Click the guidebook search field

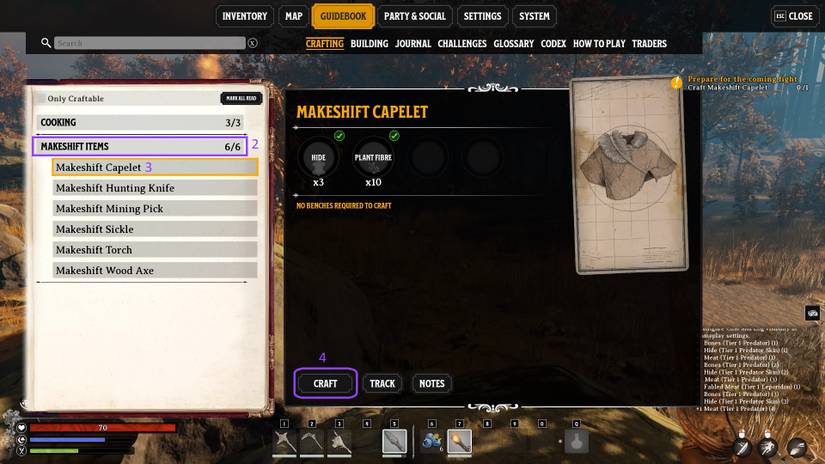pyautogui.click(x=150, y=43)
